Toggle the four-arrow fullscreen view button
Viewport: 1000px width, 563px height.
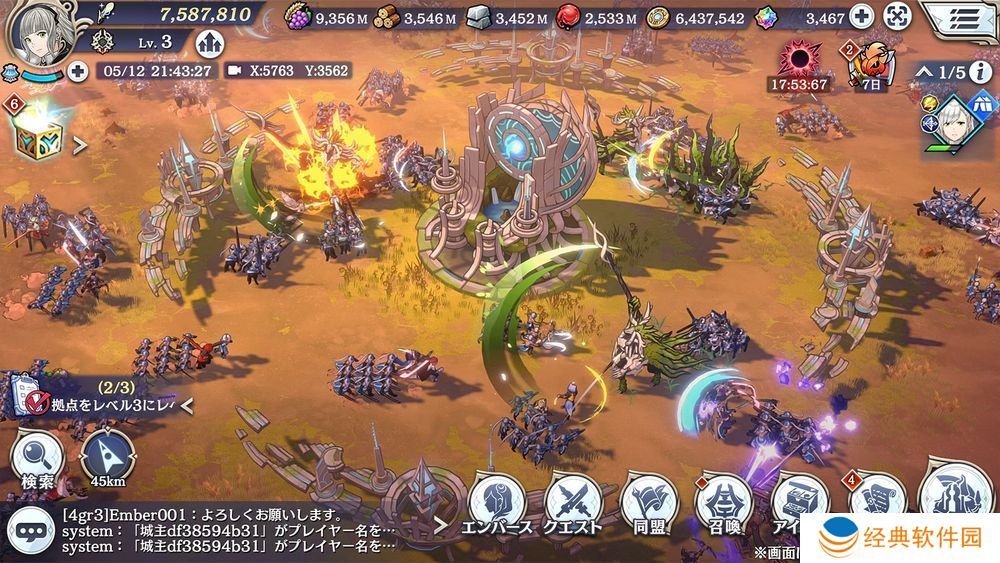pyautogui.click(x=898, y=17)
